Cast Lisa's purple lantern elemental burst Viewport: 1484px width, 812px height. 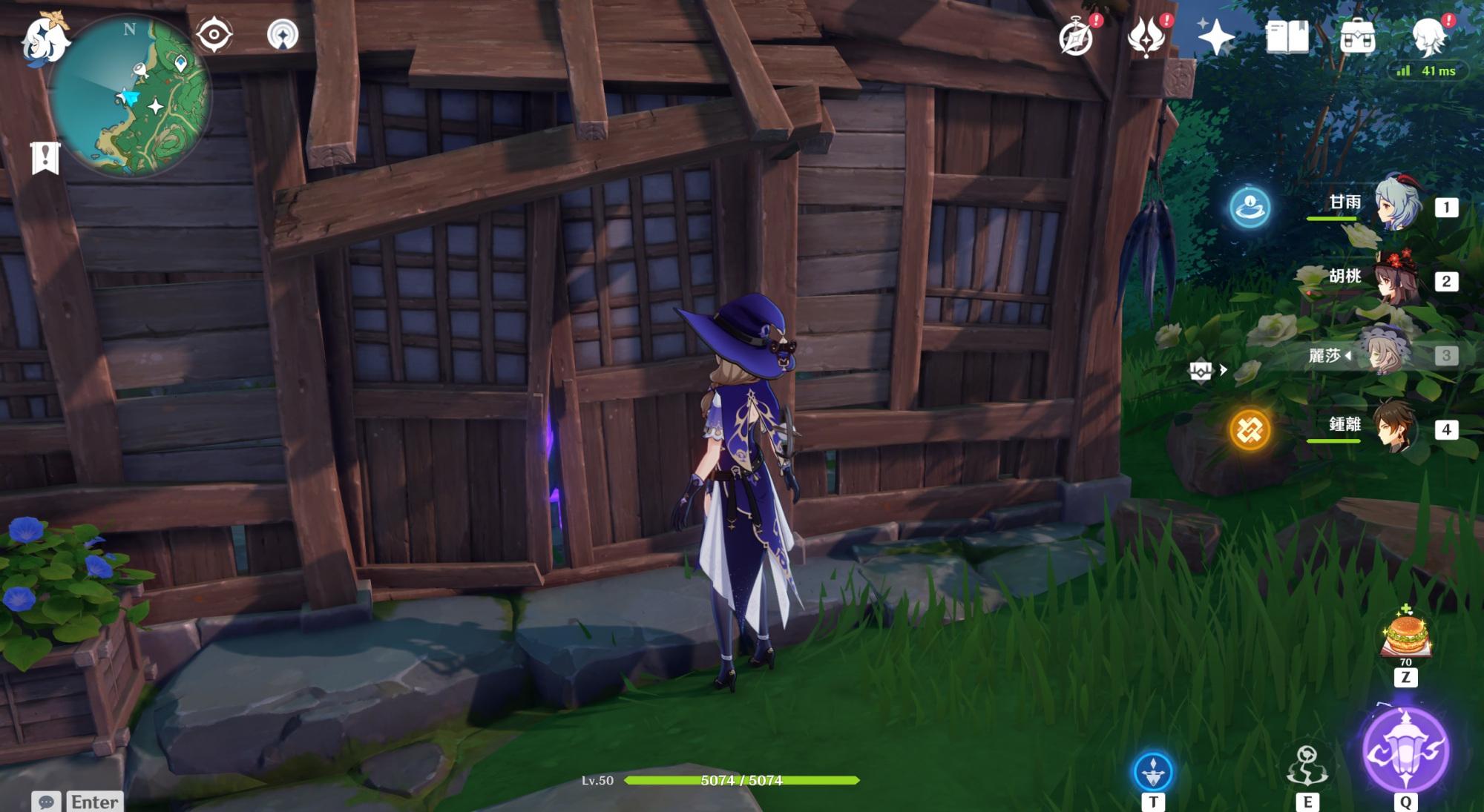click(1405, 749)
